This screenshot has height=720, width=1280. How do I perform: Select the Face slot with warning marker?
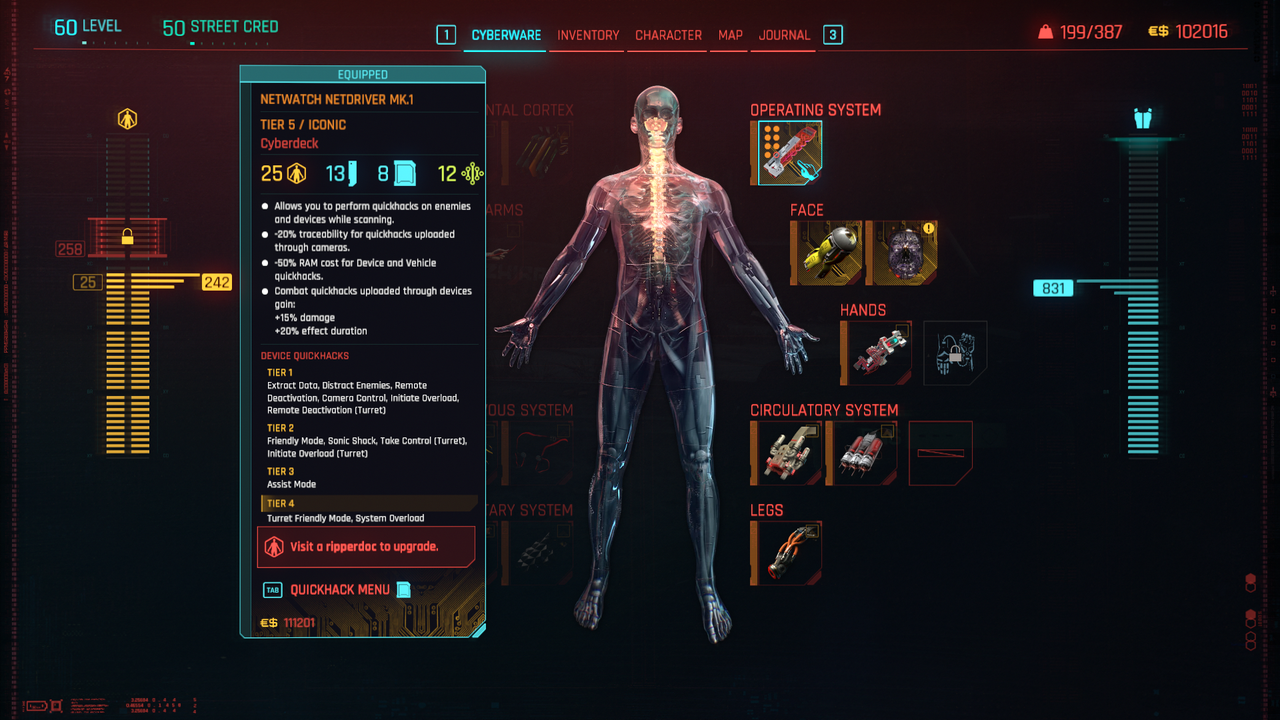coord(904,253)
